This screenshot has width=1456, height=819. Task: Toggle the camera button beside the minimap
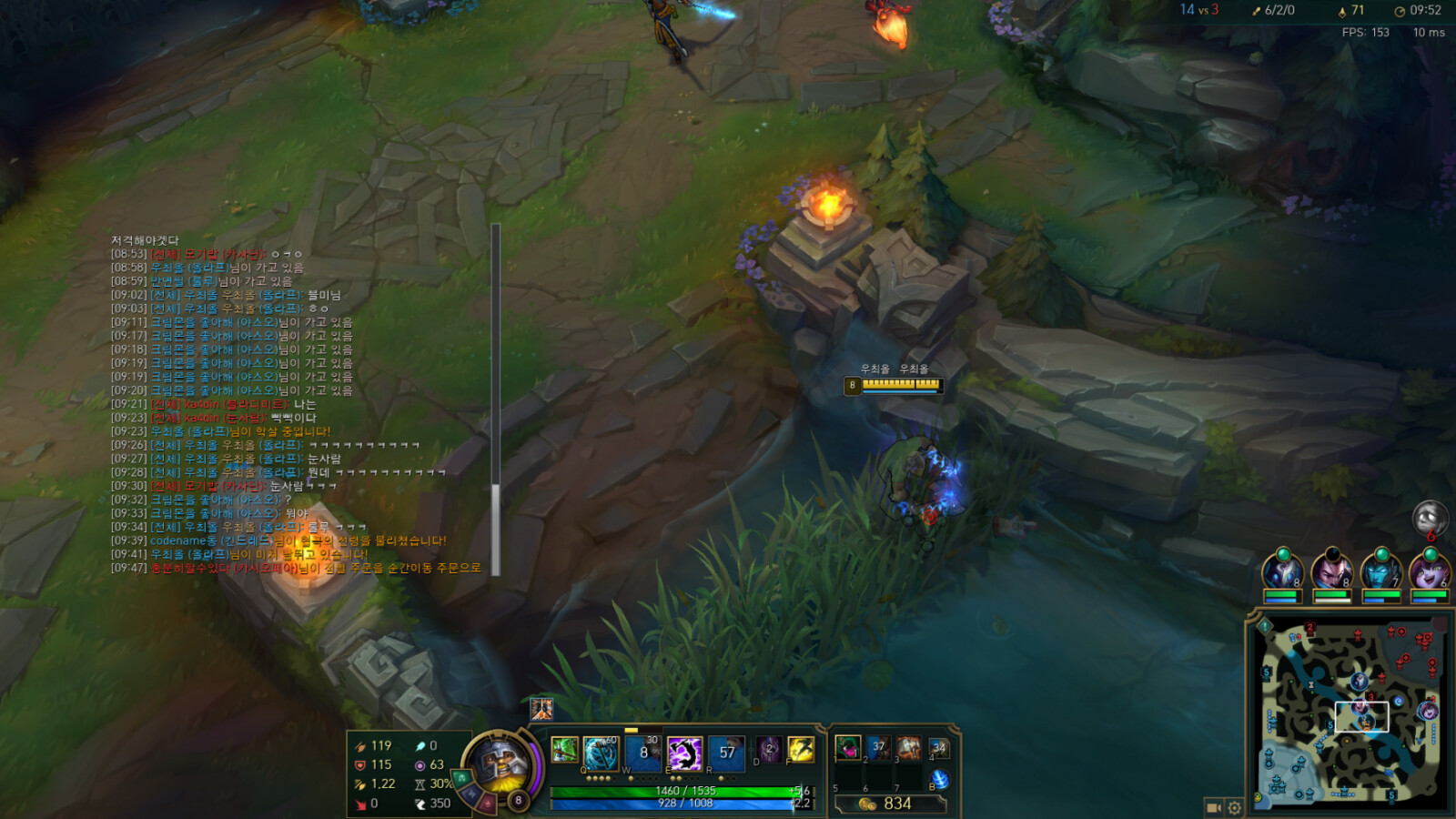pos(1214,807)
